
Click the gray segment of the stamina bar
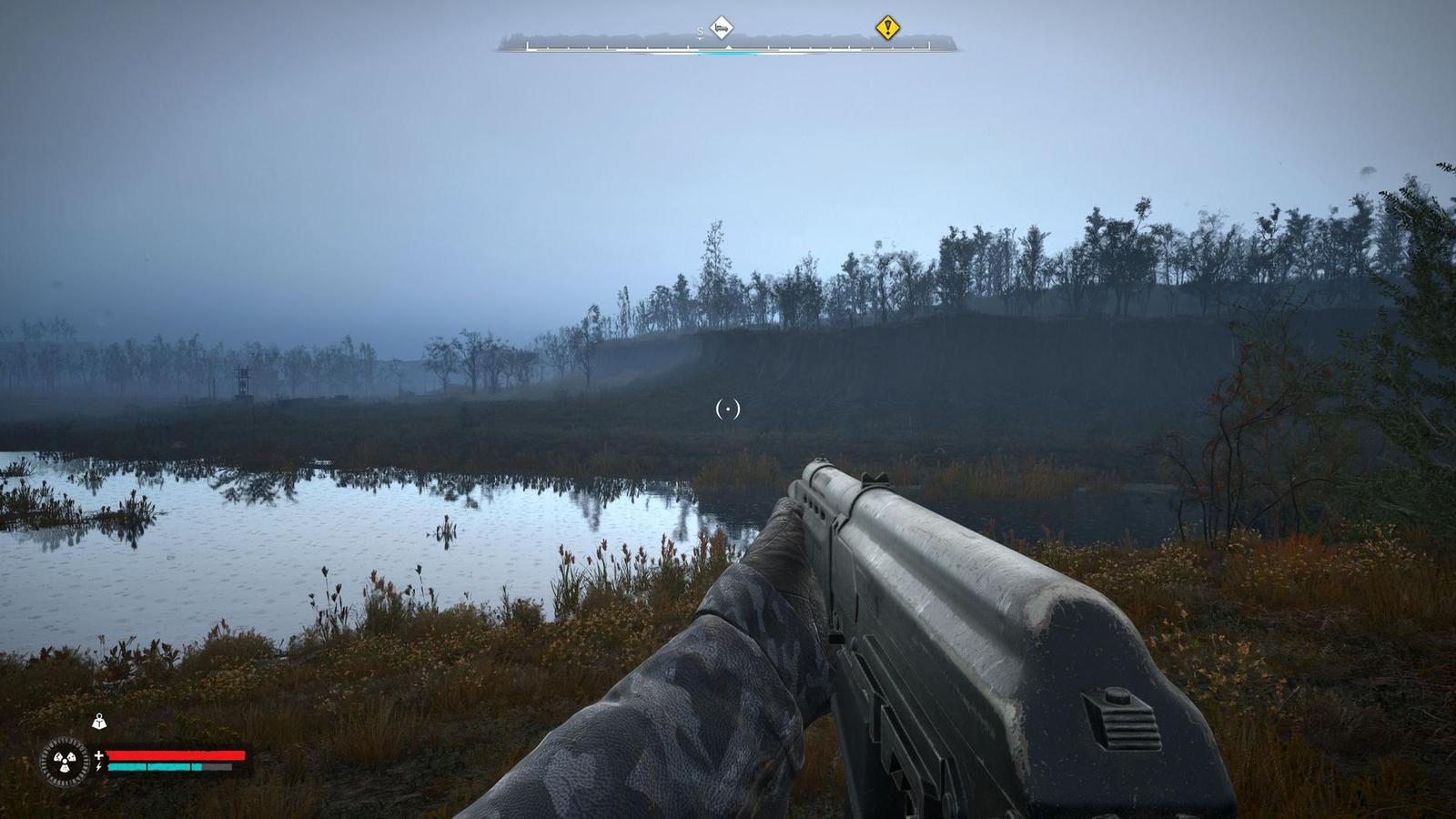[x=217, y=767]
